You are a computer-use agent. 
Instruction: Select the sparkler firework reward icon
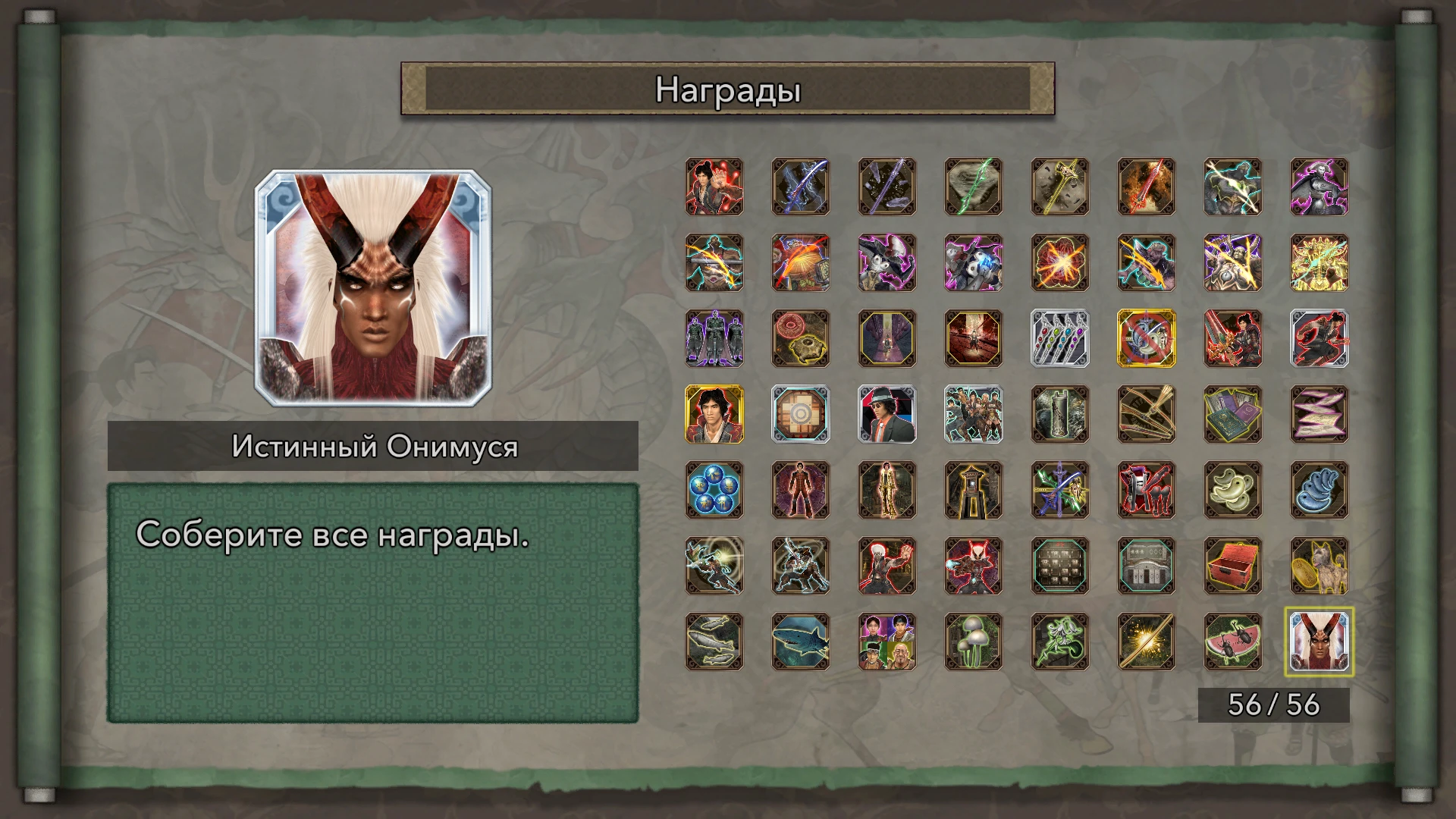[x=1146, y=643]
